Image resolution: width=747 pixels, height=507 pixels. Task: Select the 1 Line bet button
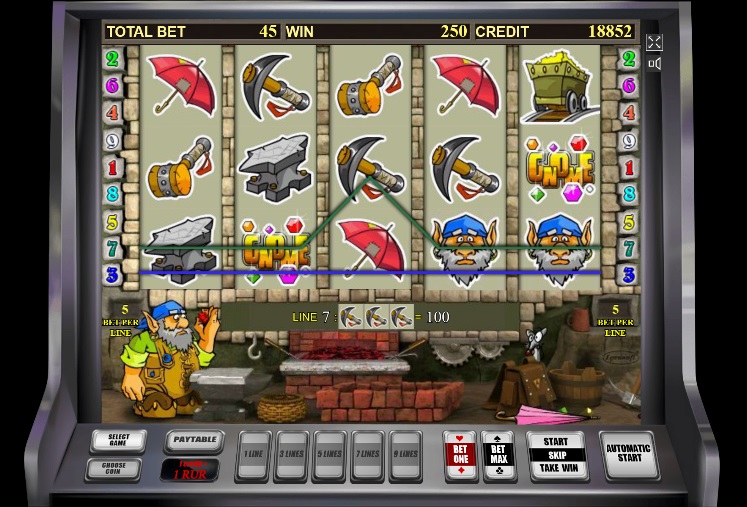254,456
